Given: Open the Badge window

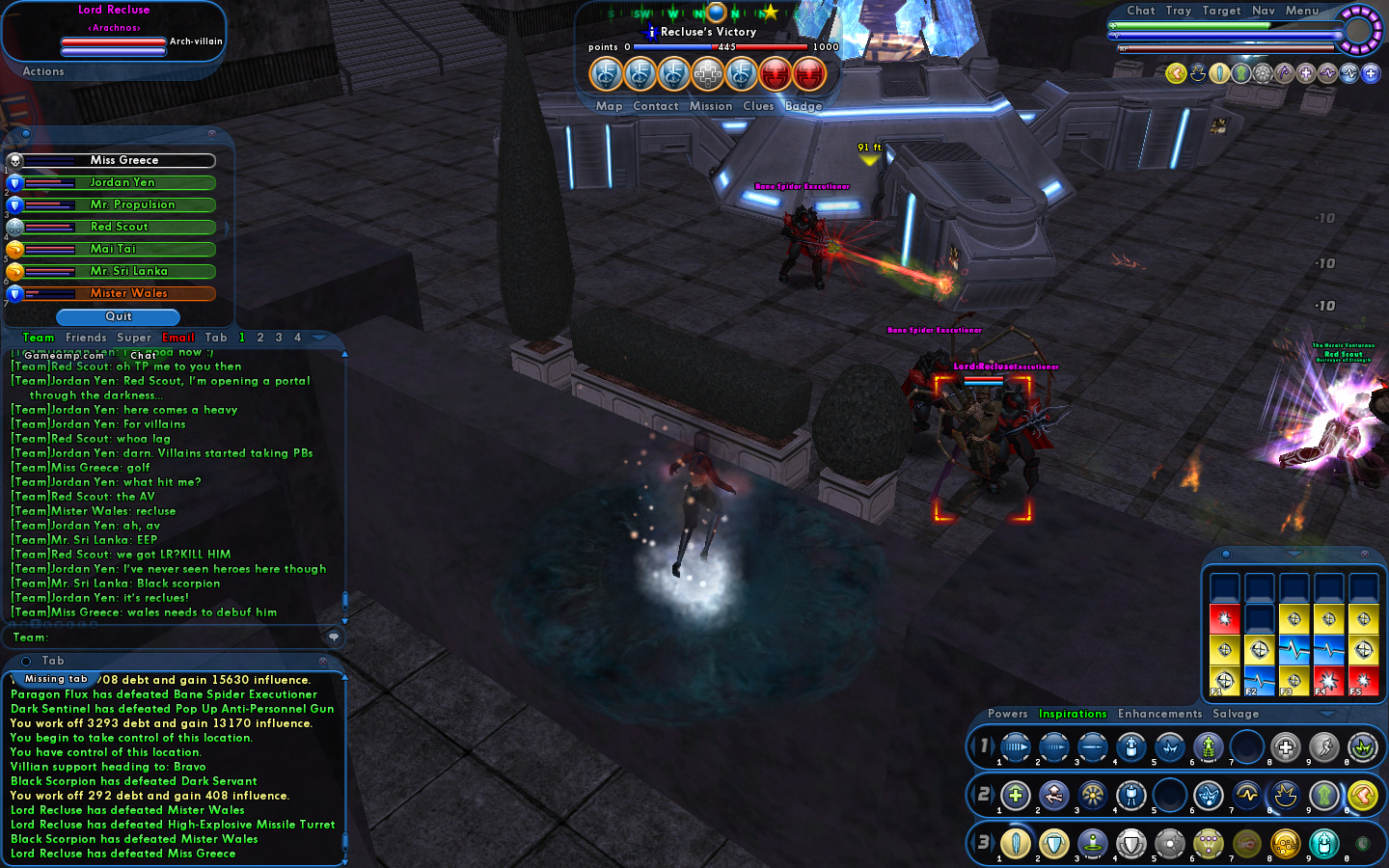Looking at the screenshot, I should [803, 106].
